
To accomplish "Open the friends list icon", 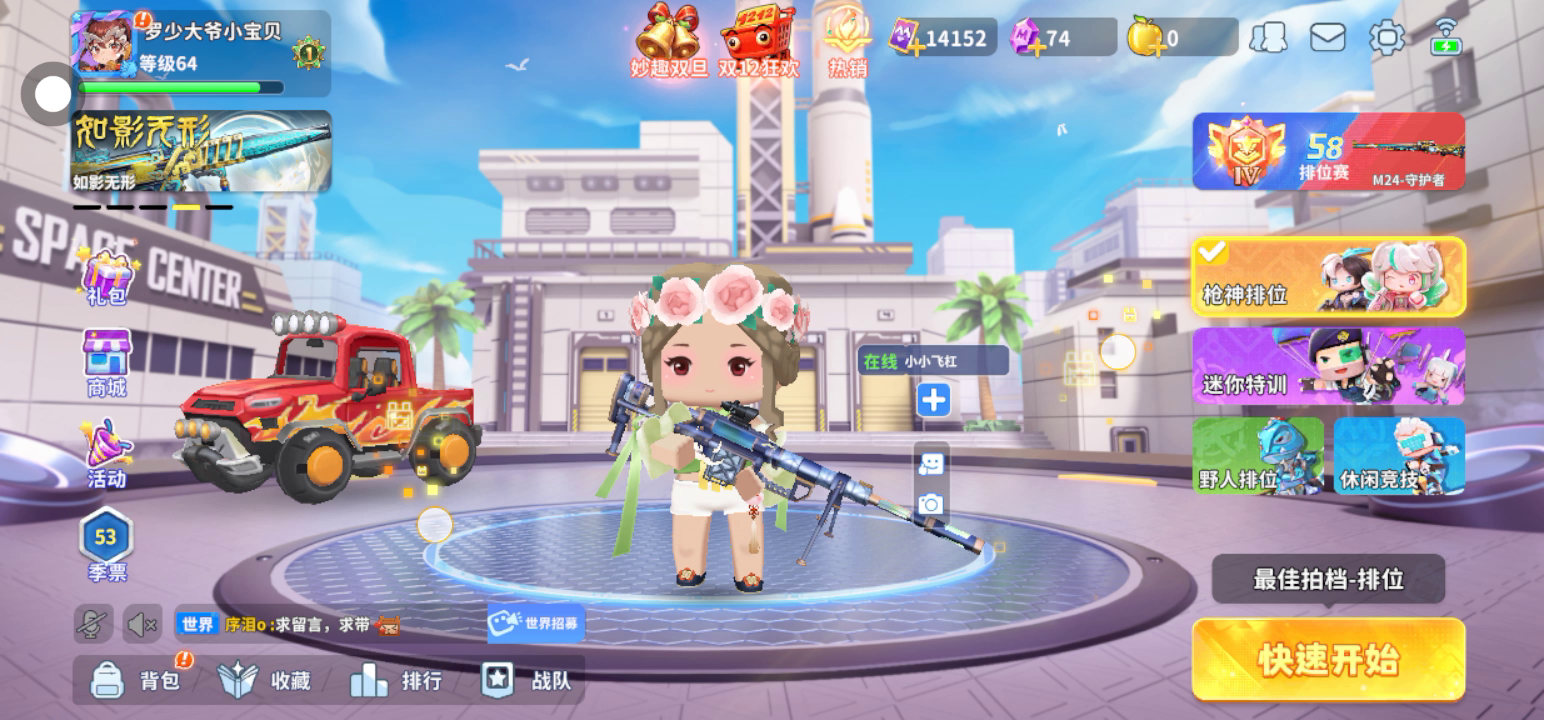I will click(1268, 38).
